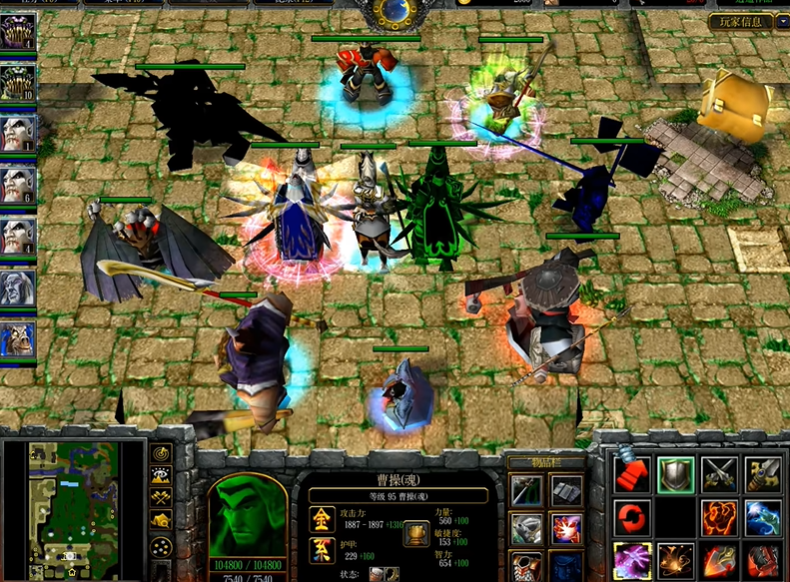
Task: Choose the Attack crossed swords command
Action: [x=719, y=475]
